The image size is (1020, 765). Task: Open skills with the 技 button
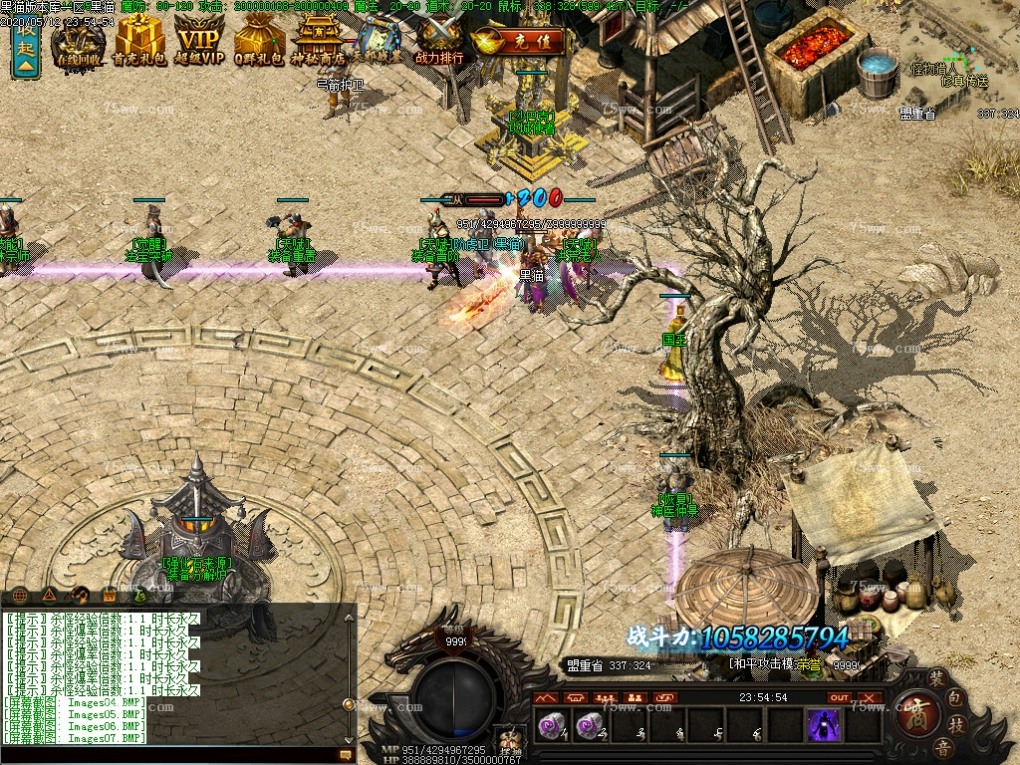[957, 725]
